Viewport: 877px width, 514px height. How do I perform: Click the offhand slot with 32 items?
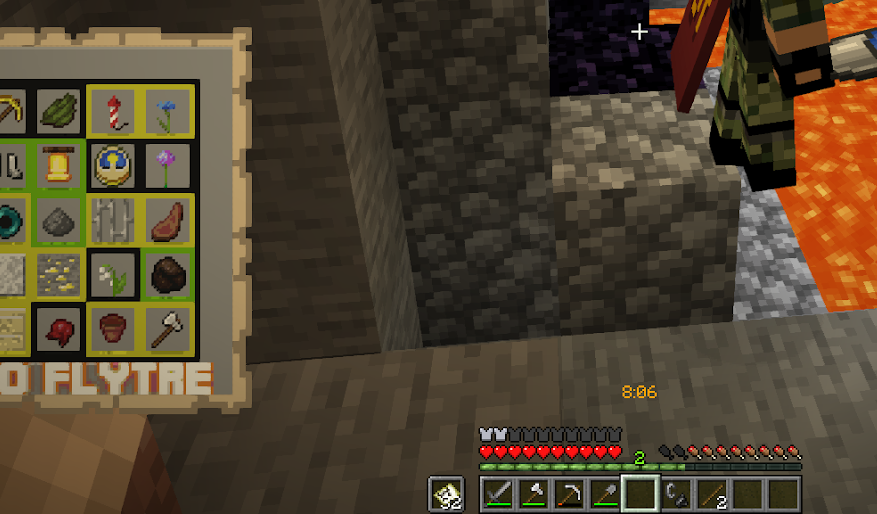(x=446, y=493)
